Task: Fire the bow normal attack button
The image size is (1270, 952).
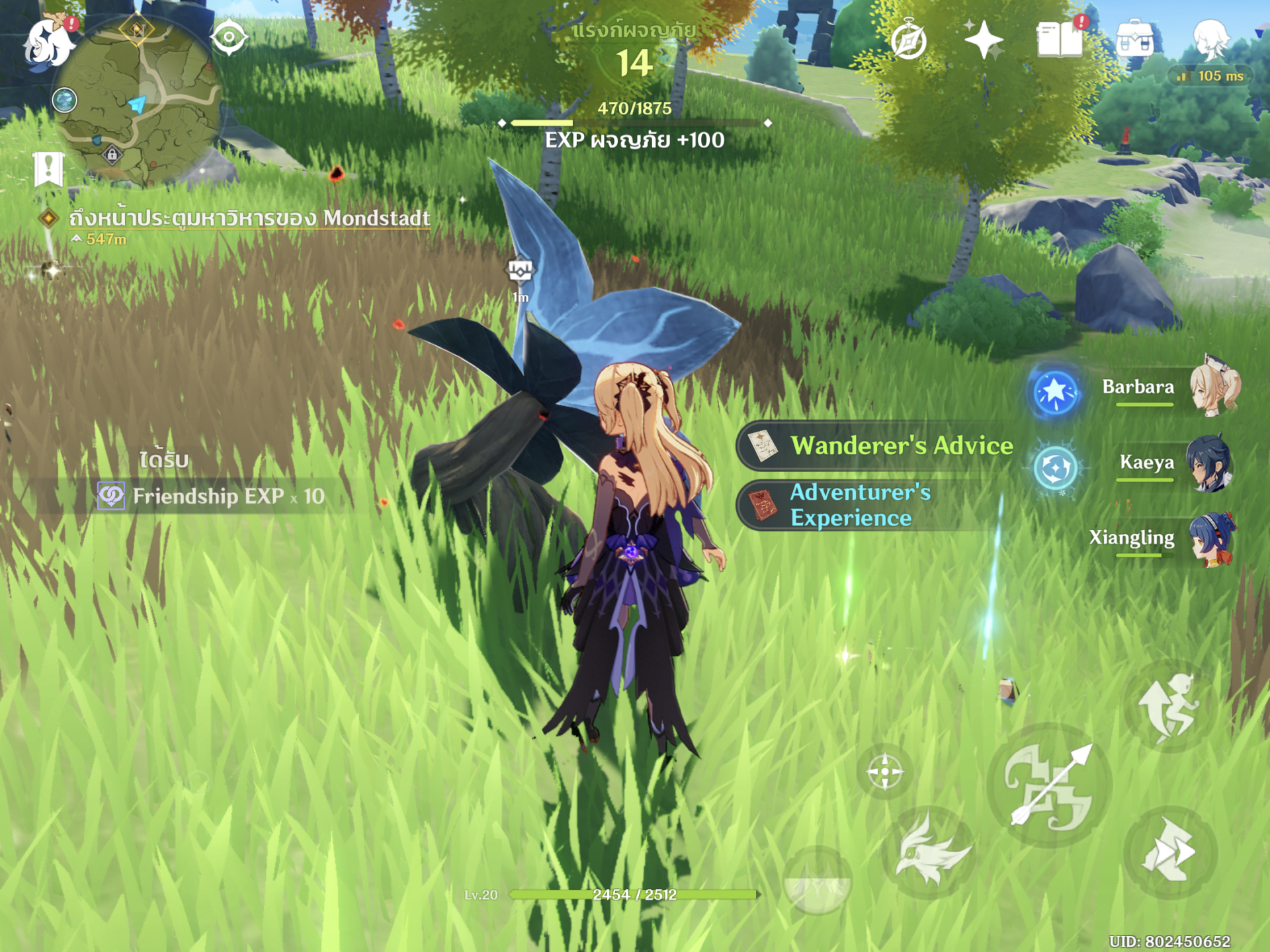Action: 1049,785
